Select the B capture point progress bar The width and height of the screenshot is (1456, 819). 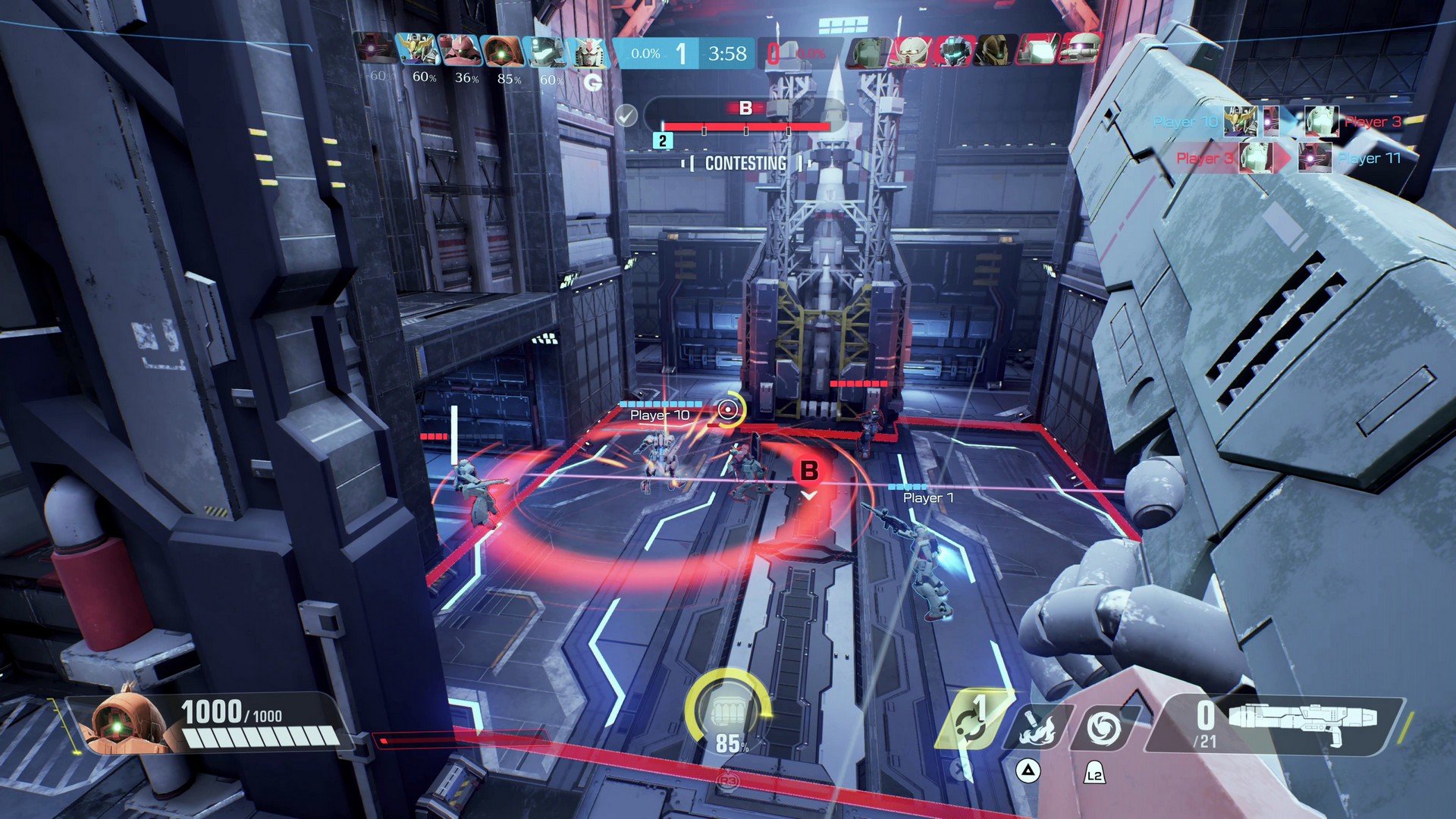(745, 127)
